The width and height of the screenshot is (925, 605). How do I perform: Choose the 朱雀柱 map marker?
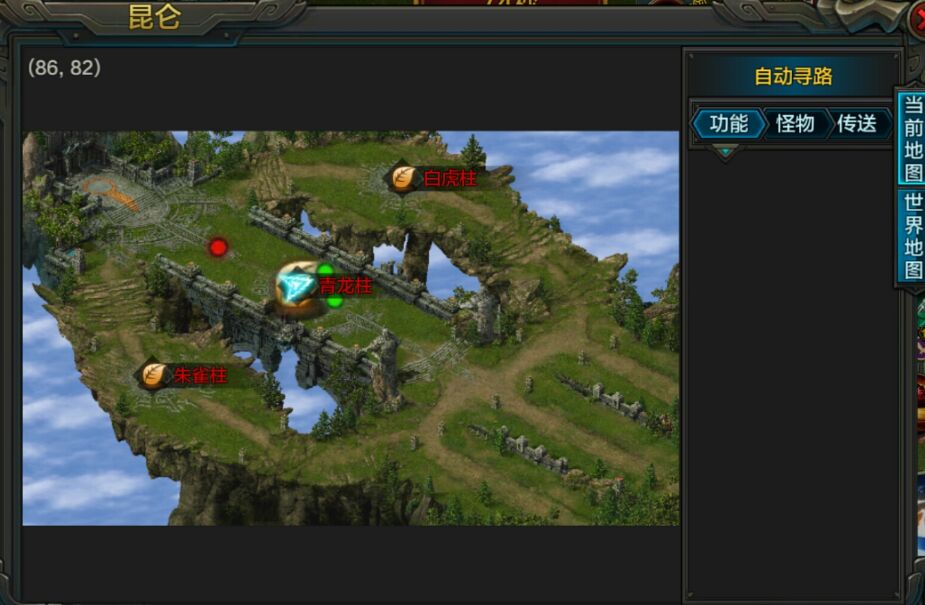(x=153, y=375)
